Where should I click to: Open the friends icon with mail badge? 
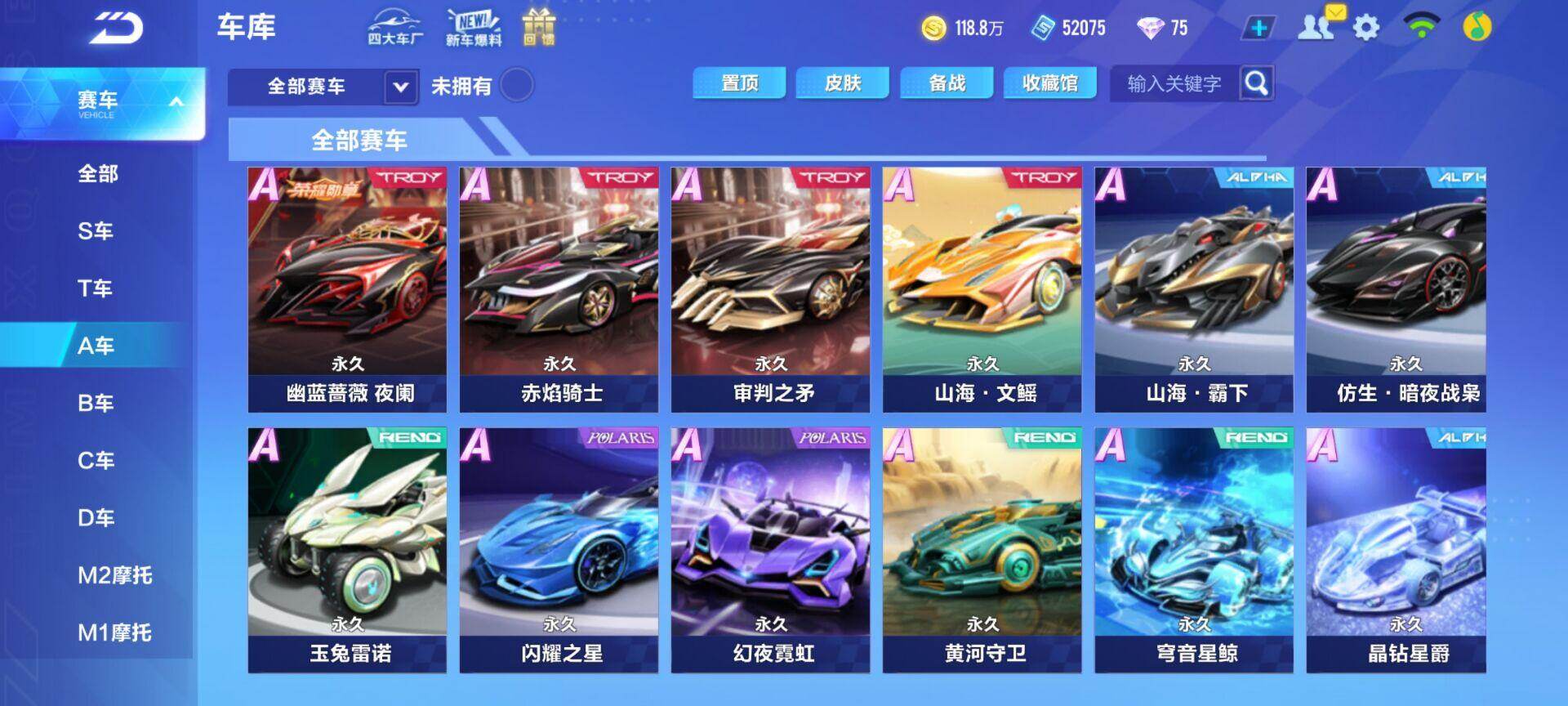coord(1317,26)
